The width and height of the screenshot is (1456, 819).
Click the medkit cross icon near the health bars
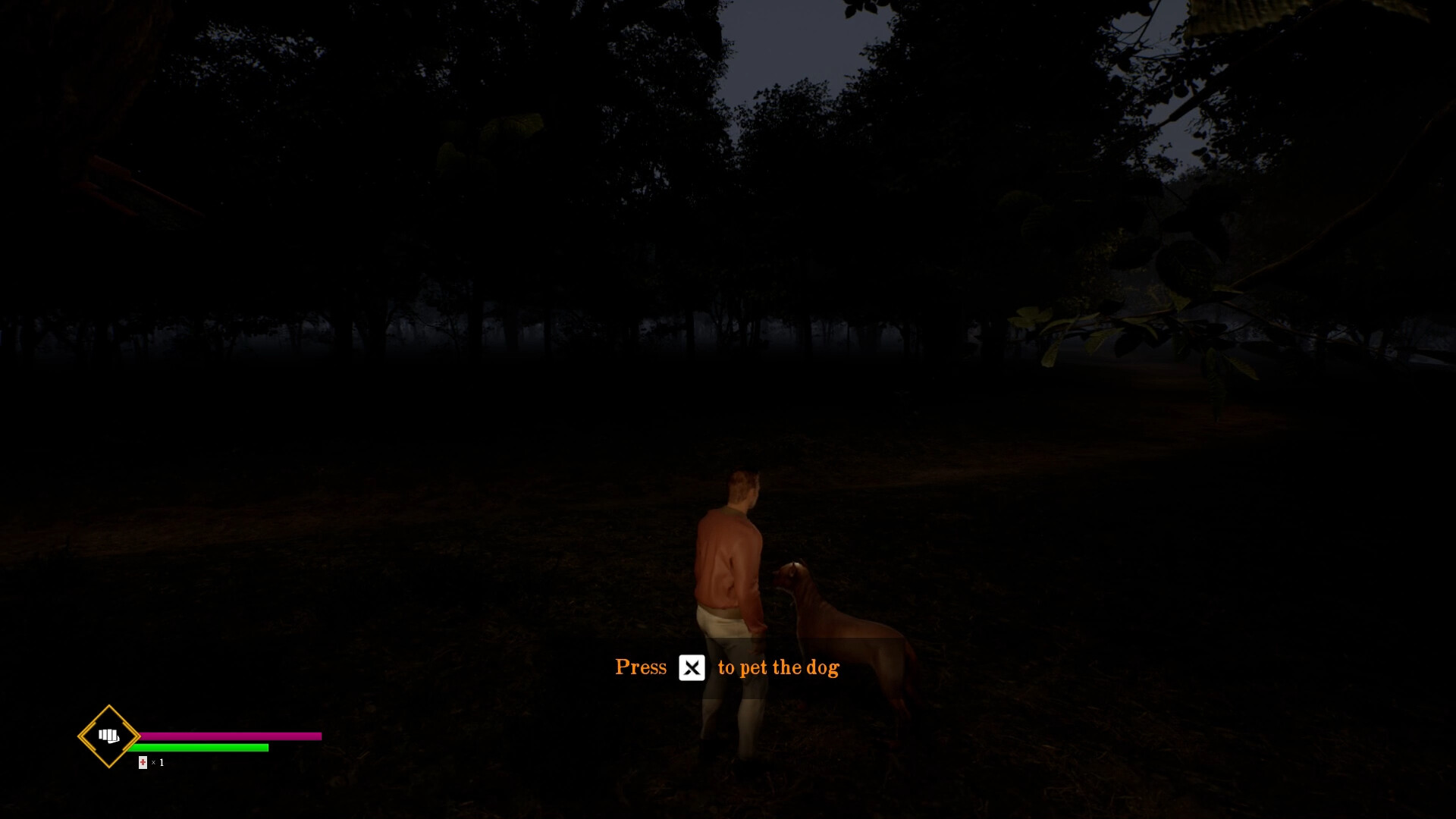click(x=142, y=762)
